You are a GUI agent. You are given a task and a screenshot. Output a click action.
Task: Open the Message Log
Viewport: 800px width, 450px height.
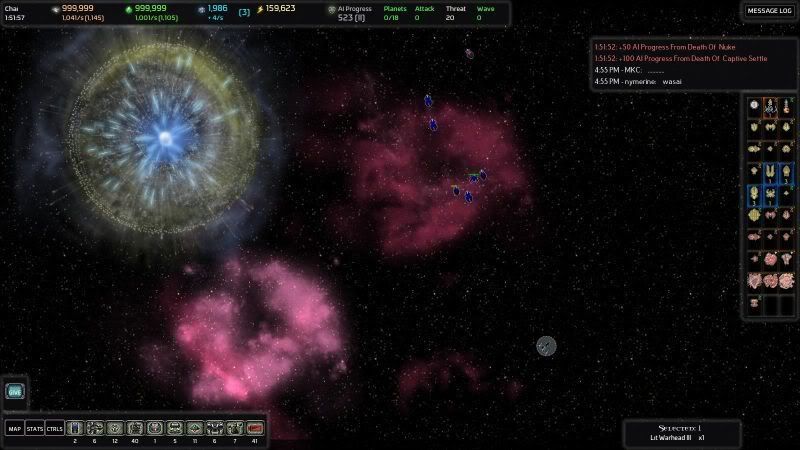pyautogui.click(x=770, y=11)
